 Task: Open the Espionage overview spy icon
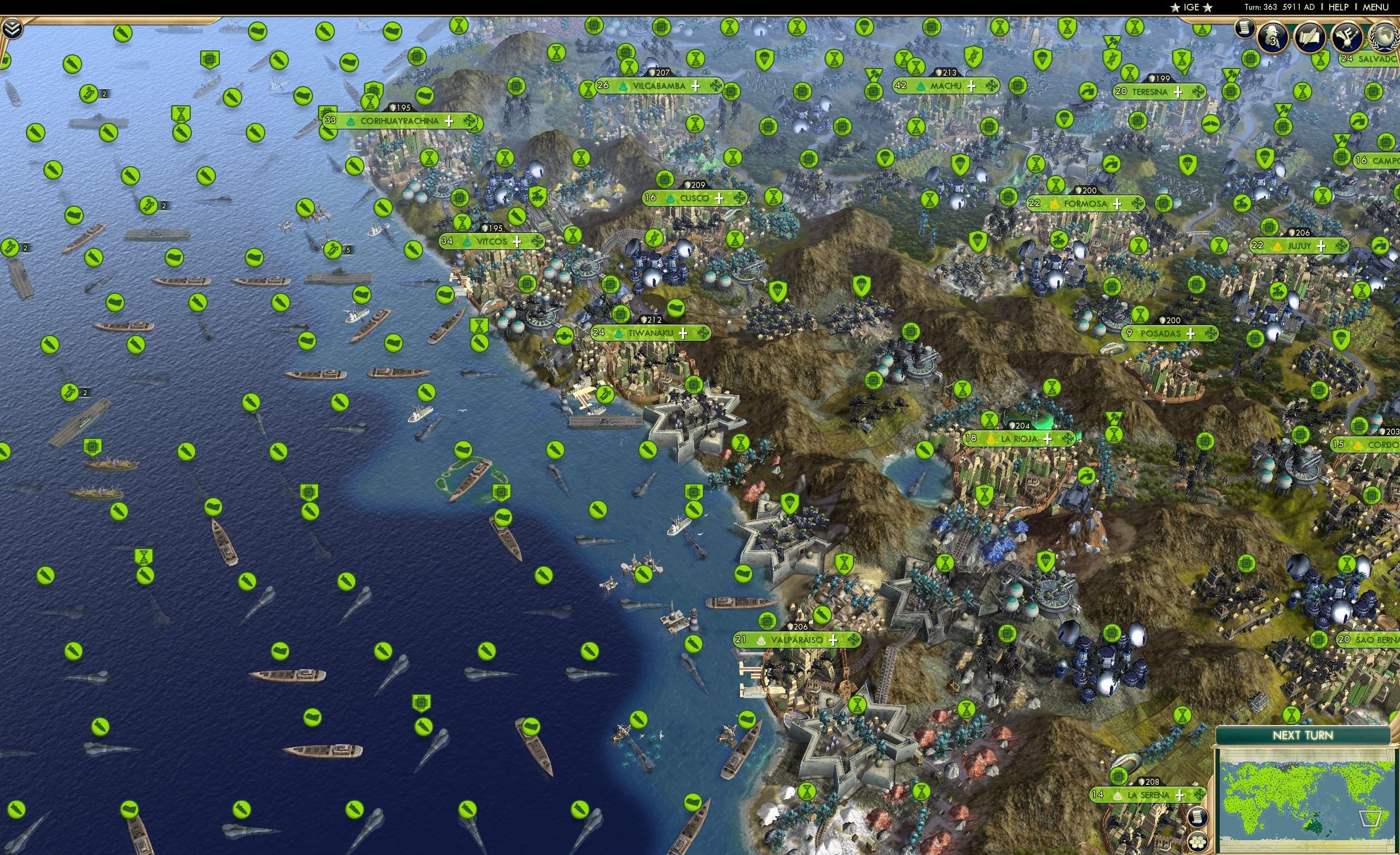tap(1273, 38)
